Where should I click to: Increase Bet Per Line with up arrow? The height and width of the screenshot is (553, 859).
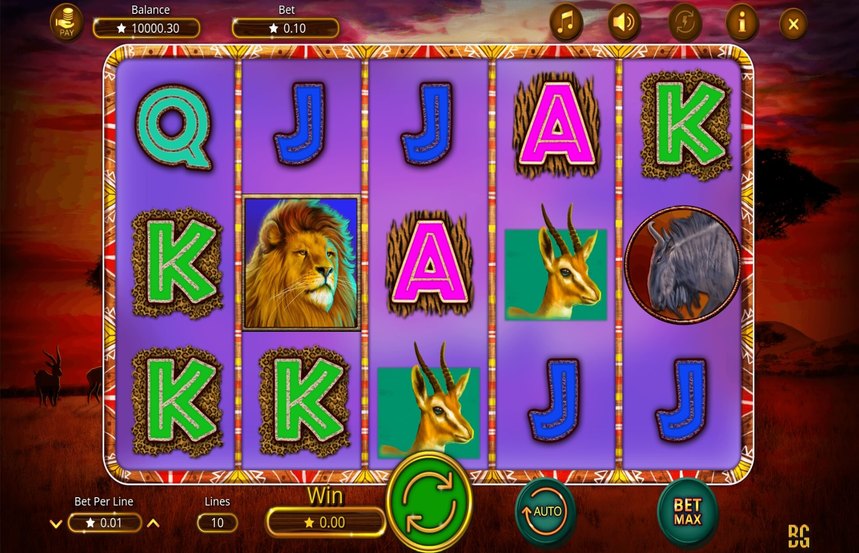coord(153,522)
